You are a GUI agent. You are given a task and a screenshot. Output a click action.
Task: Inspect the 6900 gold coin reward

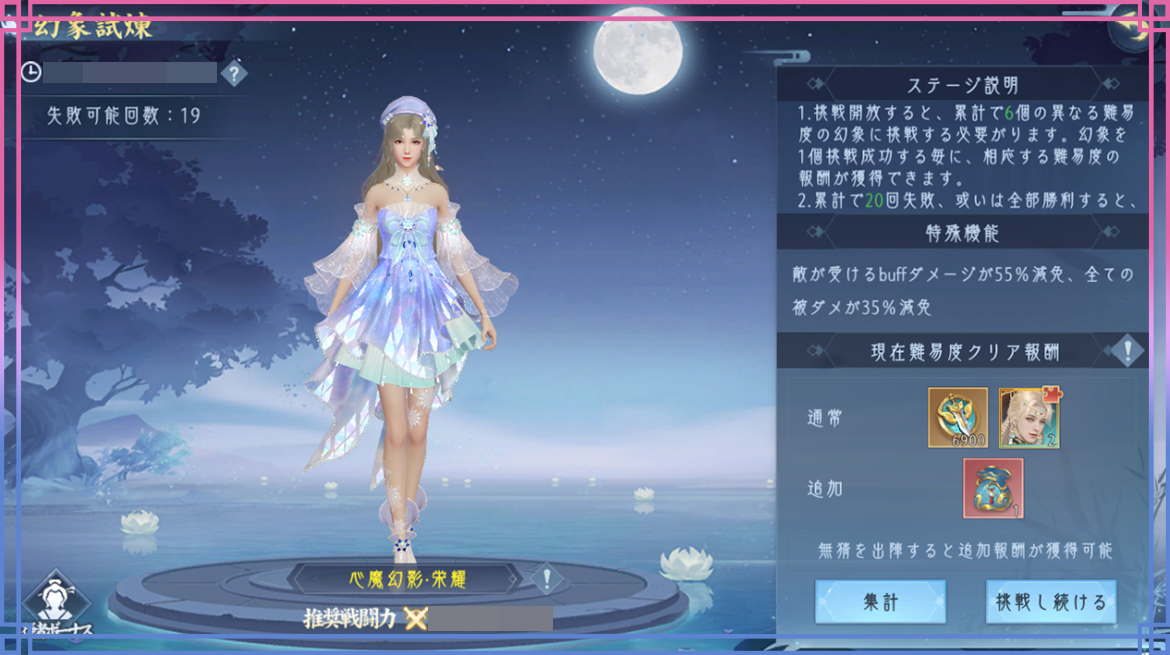[957, 418]
